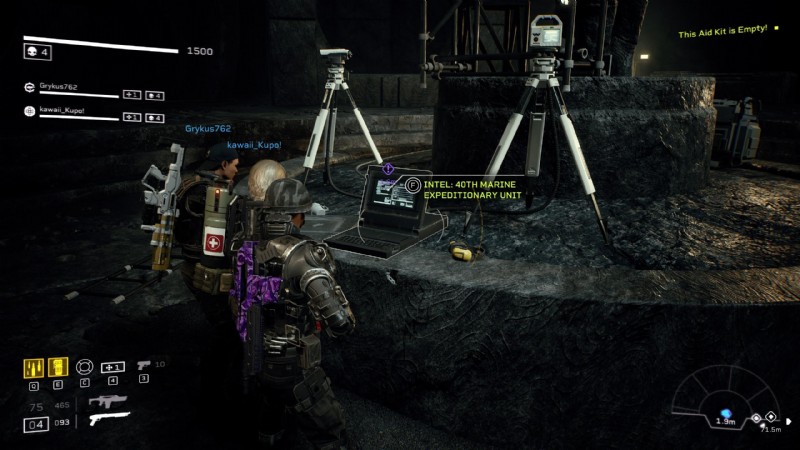Click the intel marker icon above the laptop
The image size is (800, 450).
[388, 169]
